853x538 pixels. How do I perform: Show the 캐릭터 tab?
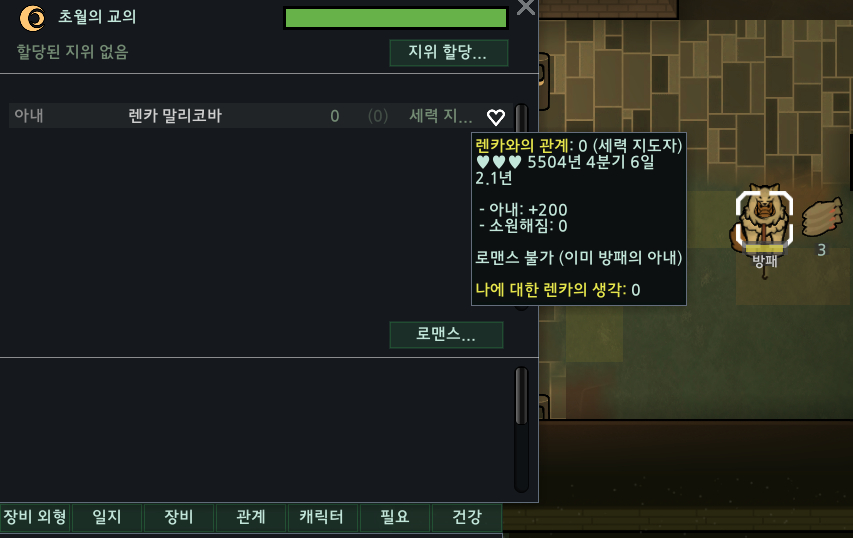[x=322, y=517]
